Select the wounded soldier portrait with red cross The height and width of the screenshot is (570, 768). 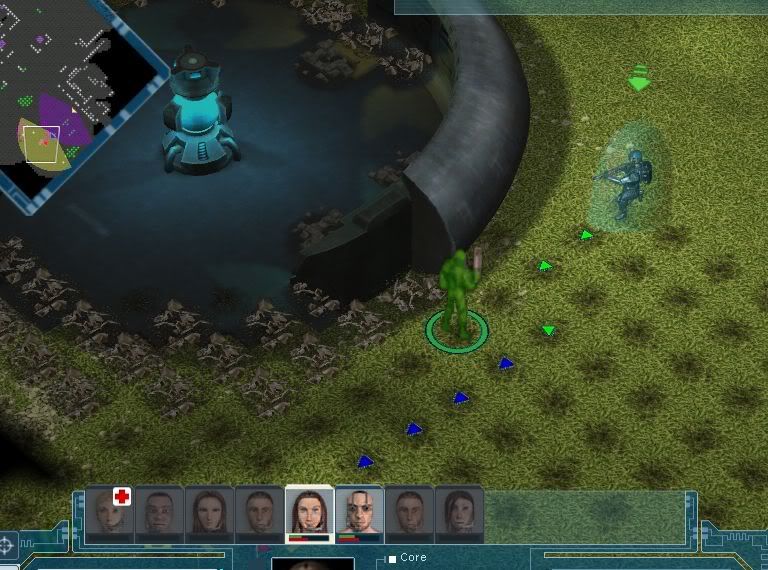[x=109, y=511]
